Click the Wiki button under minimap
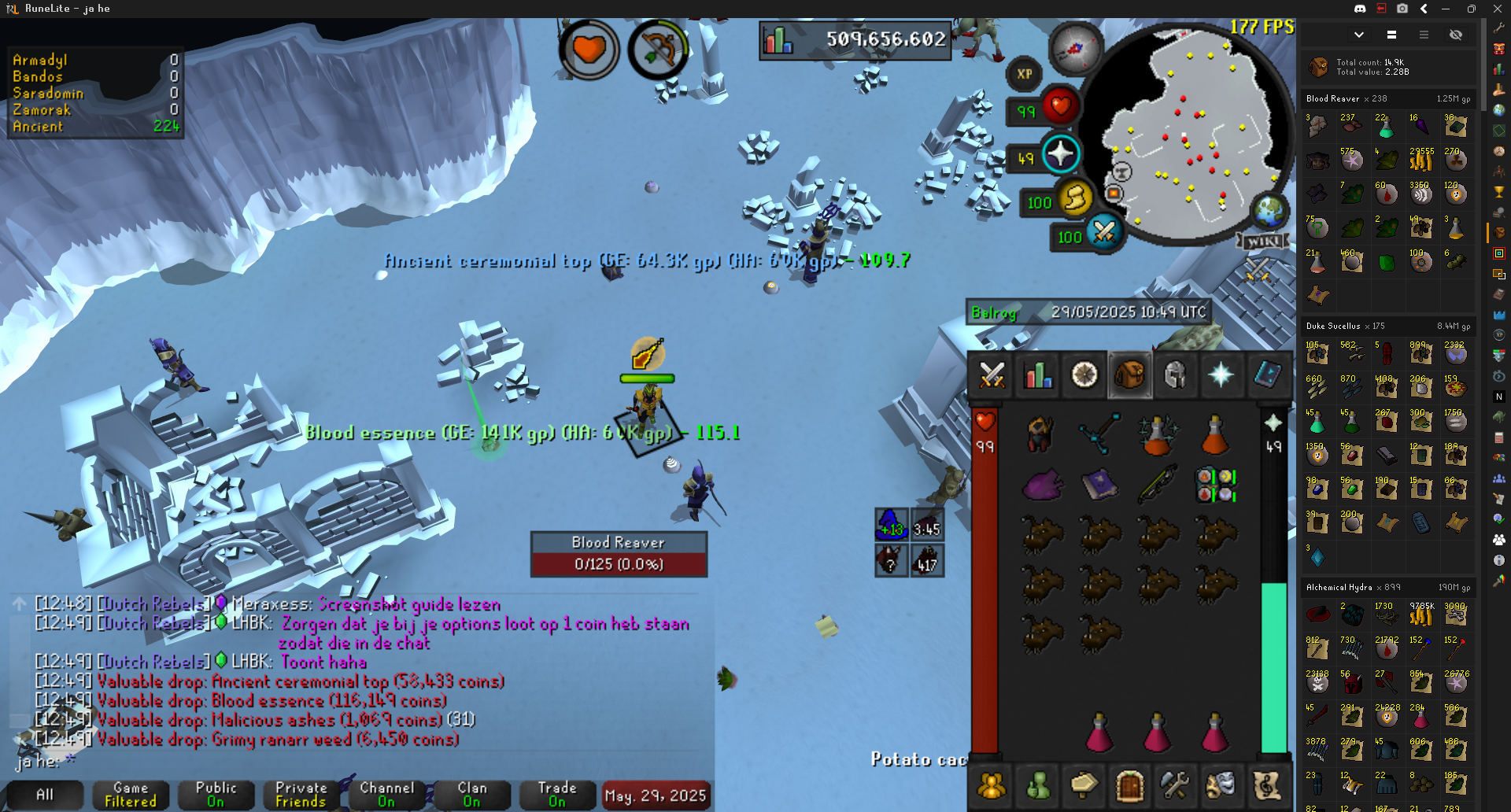This screenshot has width=1511, height=812. pyautogui.click(x=1263, y=242)
